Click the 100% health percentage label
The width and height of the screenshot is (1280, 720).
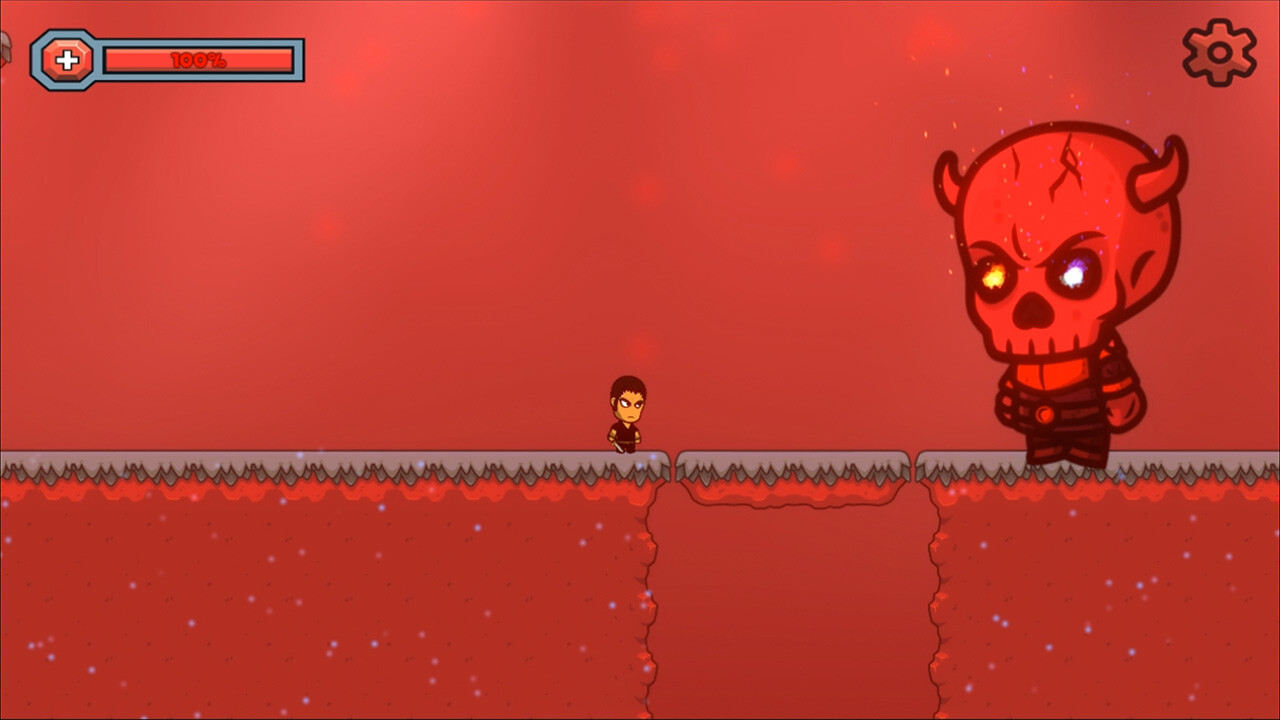coord(199,58)
